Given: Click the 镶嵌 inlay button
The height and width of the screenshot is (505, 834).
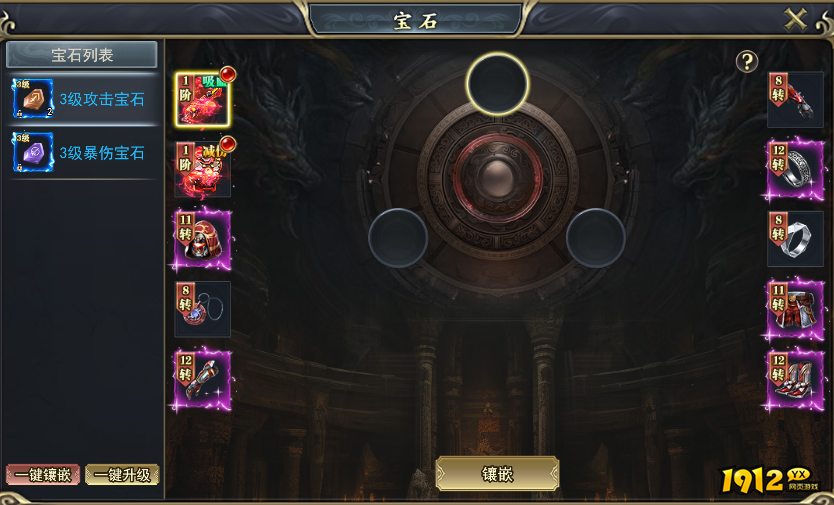Looking at the screenshot, I should pyautogui.click(x=497, y=474).
